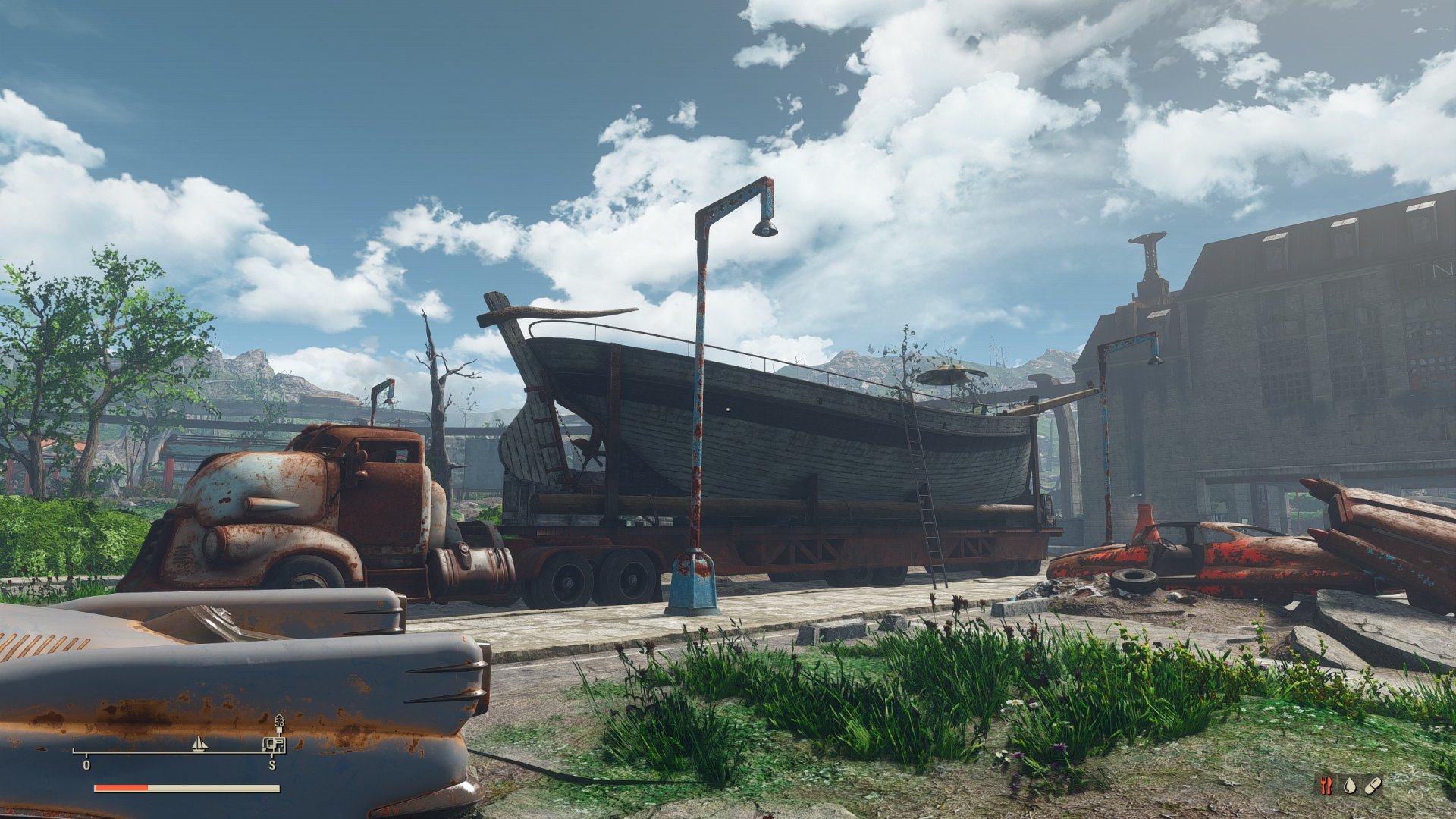The width and height of the screenshot is (1456, 819).
Task: Select the sailboat quest marker on the compass
Action: pyautogui.click(x=199, y=744)
